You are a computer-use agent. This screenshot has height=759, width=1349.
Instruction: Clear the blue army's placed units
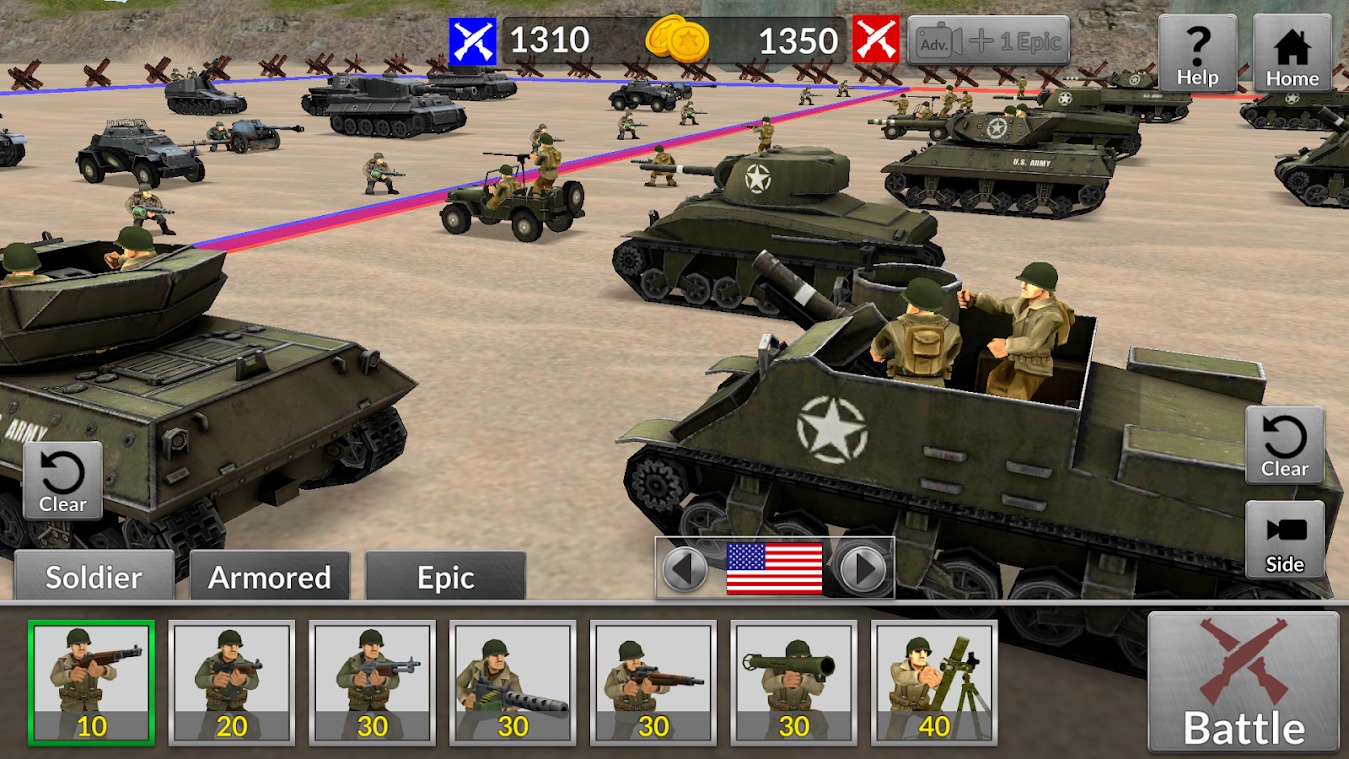(62, 478)
